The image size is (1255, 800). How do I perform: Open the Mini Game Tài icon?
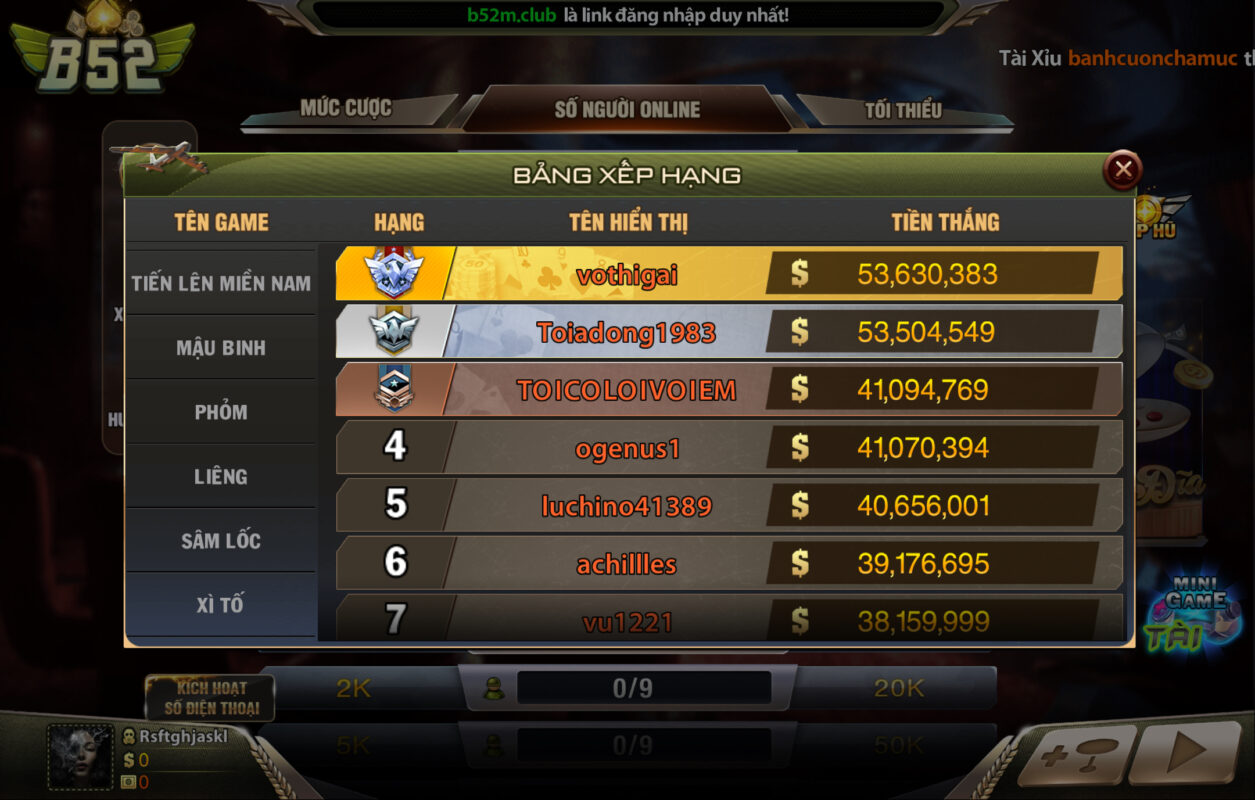coord(1193,612)
